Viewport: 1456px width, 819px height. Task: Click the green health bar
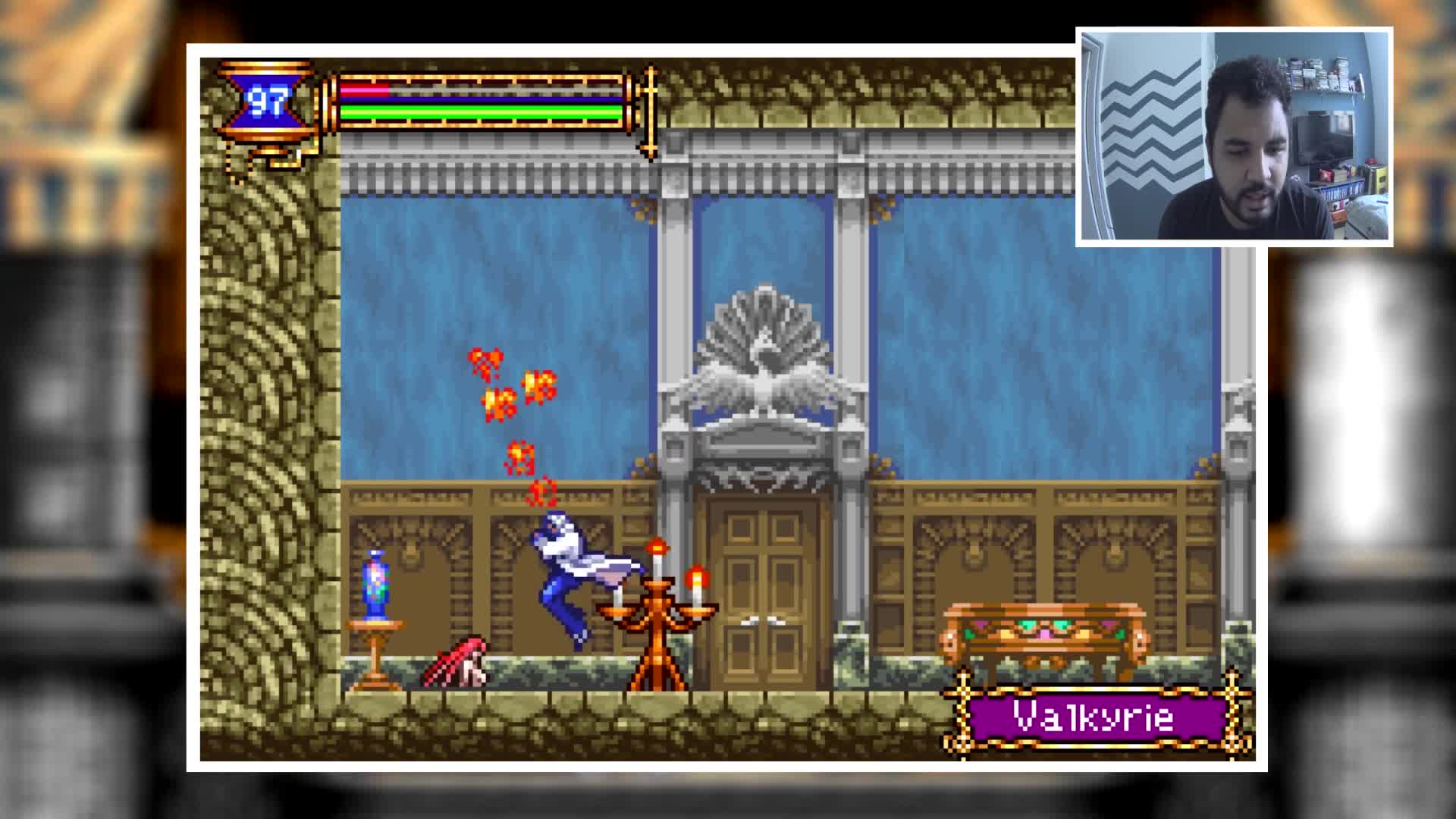tap(478, 114)
